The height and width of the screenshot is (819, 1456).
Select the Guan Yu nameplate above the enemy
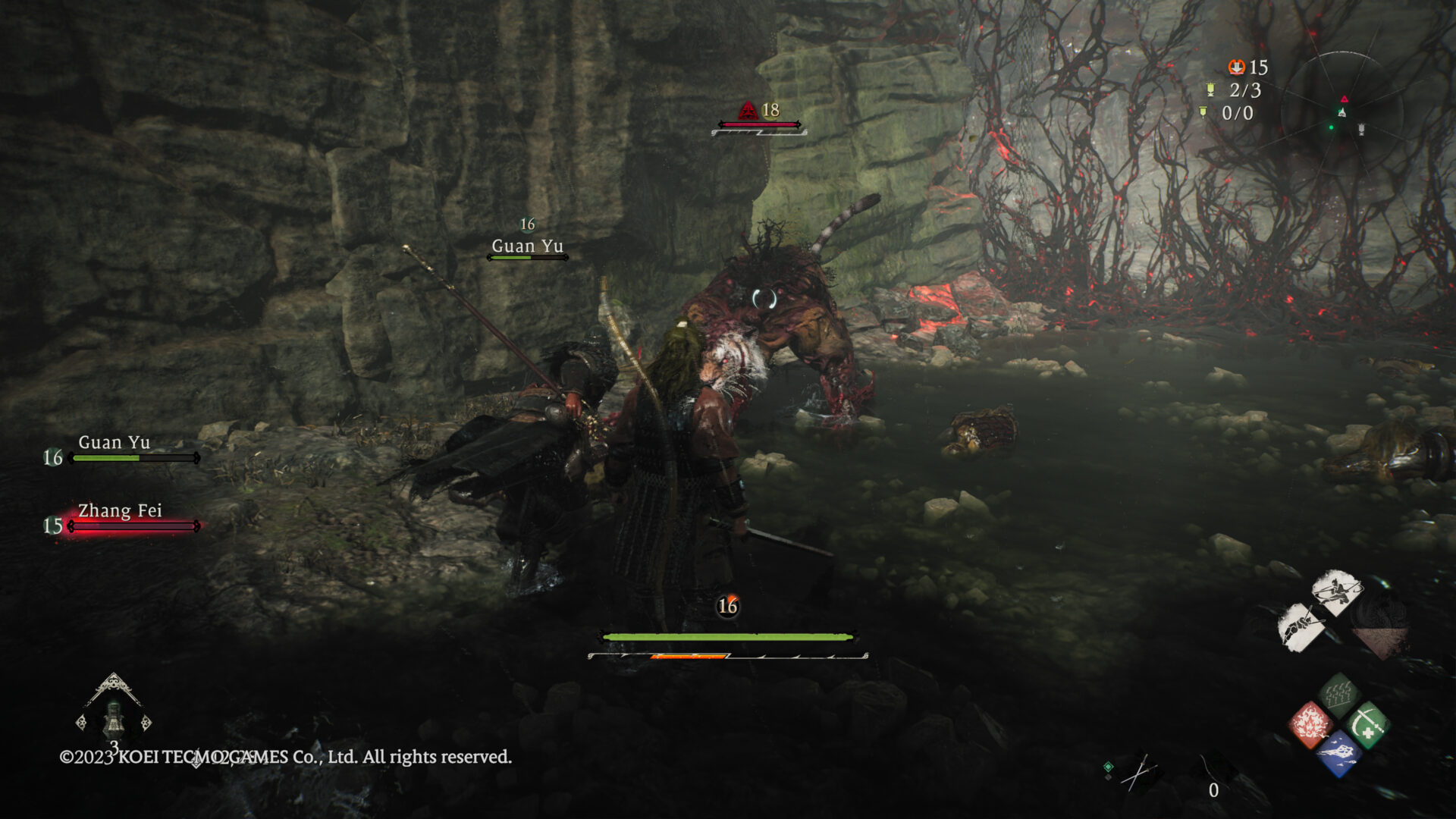527,246
